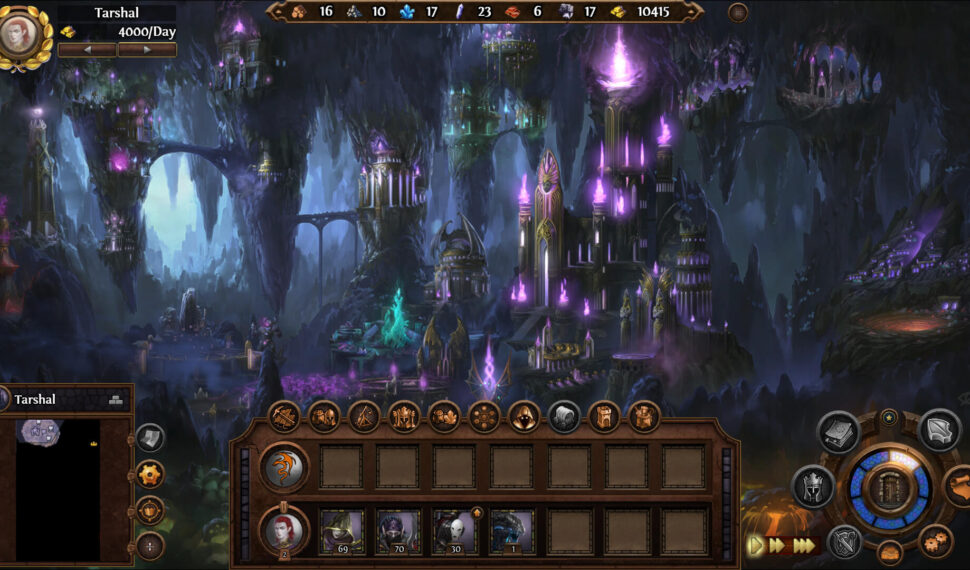Screen dimensions: 970x570
Task: Open the hooded figure town building
Action: coord(524,416)
